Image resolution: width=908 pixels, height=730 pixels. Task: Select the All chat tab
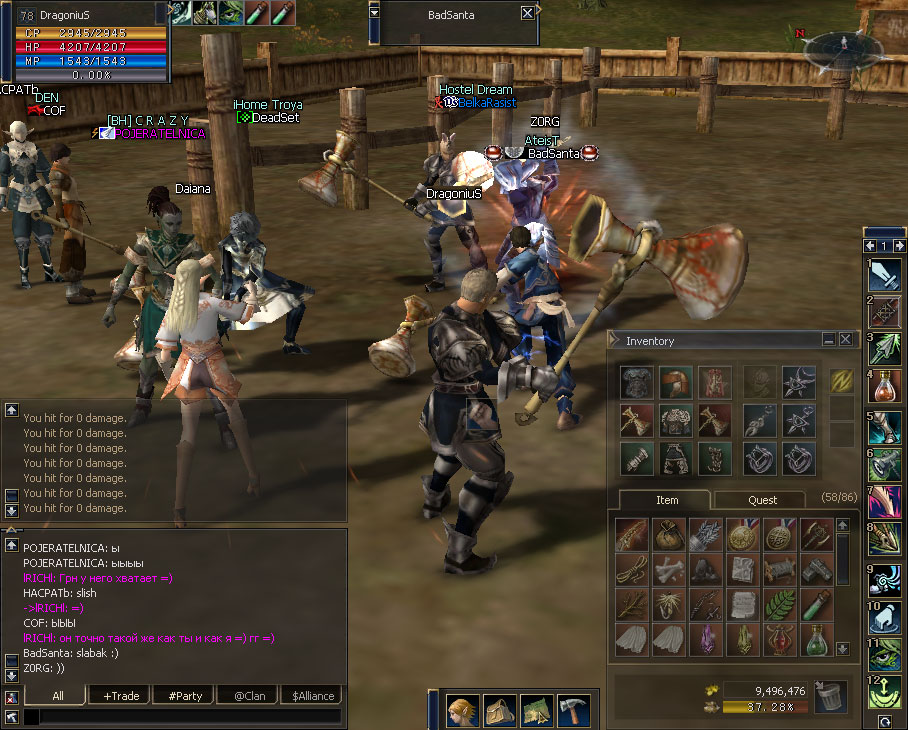[x=58, y=696]
